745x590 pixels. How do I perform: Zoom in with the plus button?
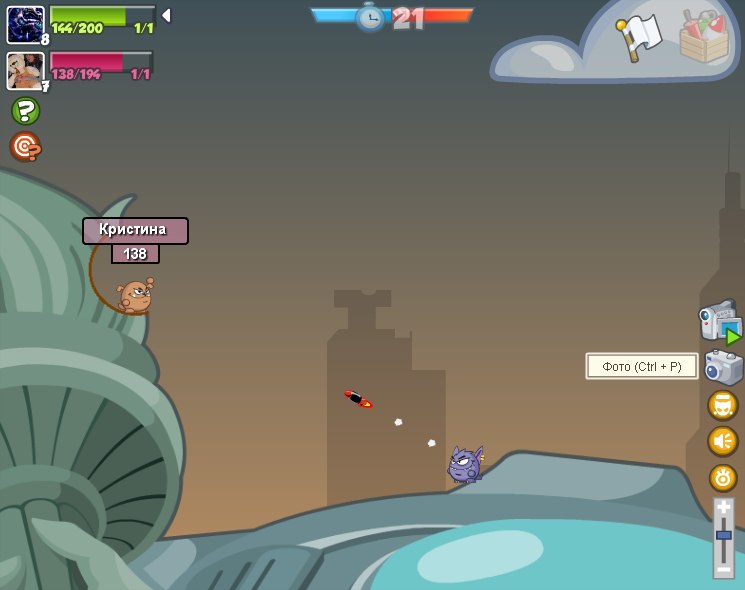tap(723, 509)
